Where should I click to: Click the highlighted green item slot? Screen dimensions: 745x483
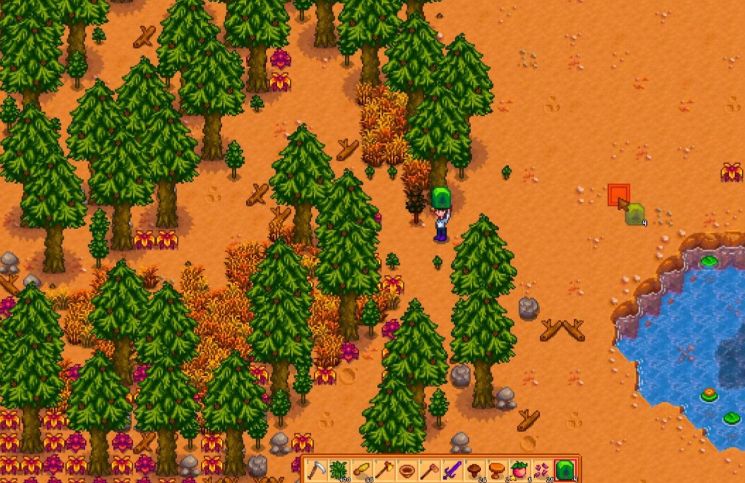564,470
